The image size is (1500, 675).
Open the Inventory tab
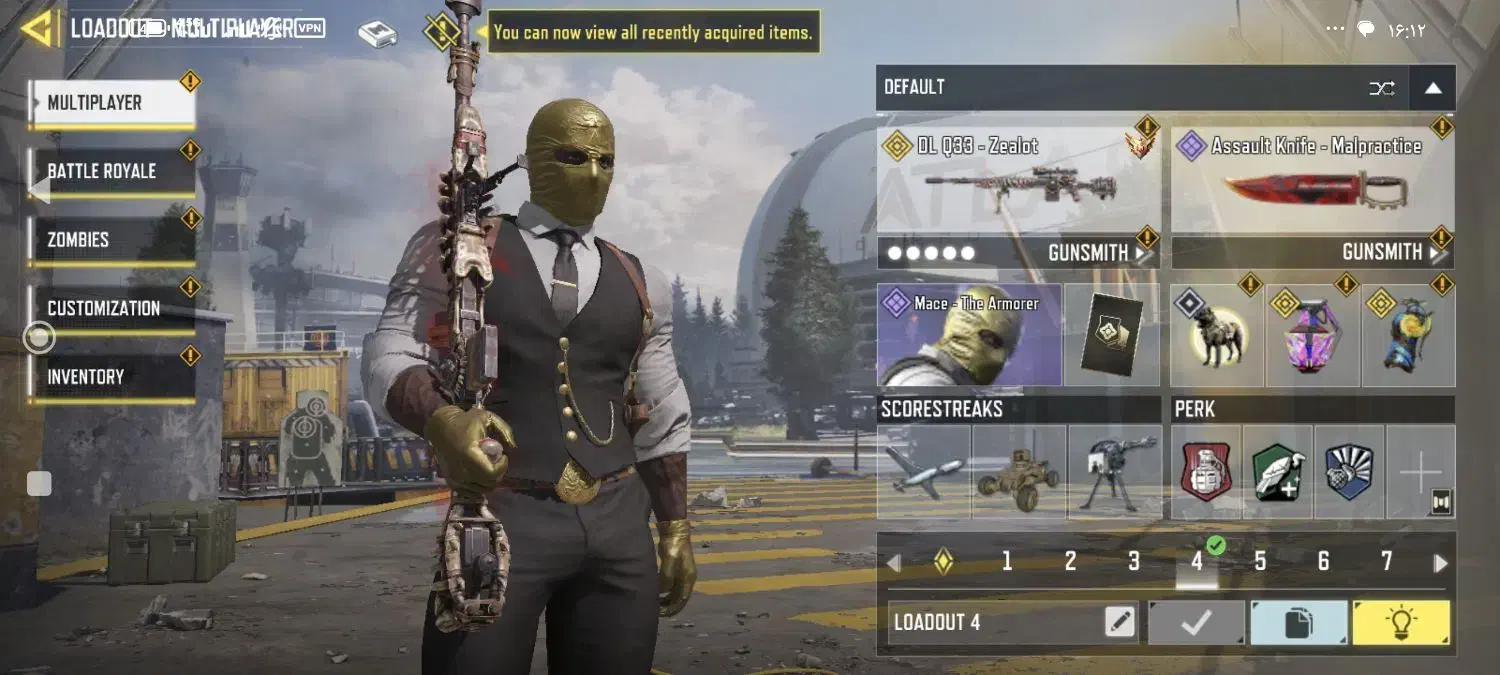tap(111, 377)
